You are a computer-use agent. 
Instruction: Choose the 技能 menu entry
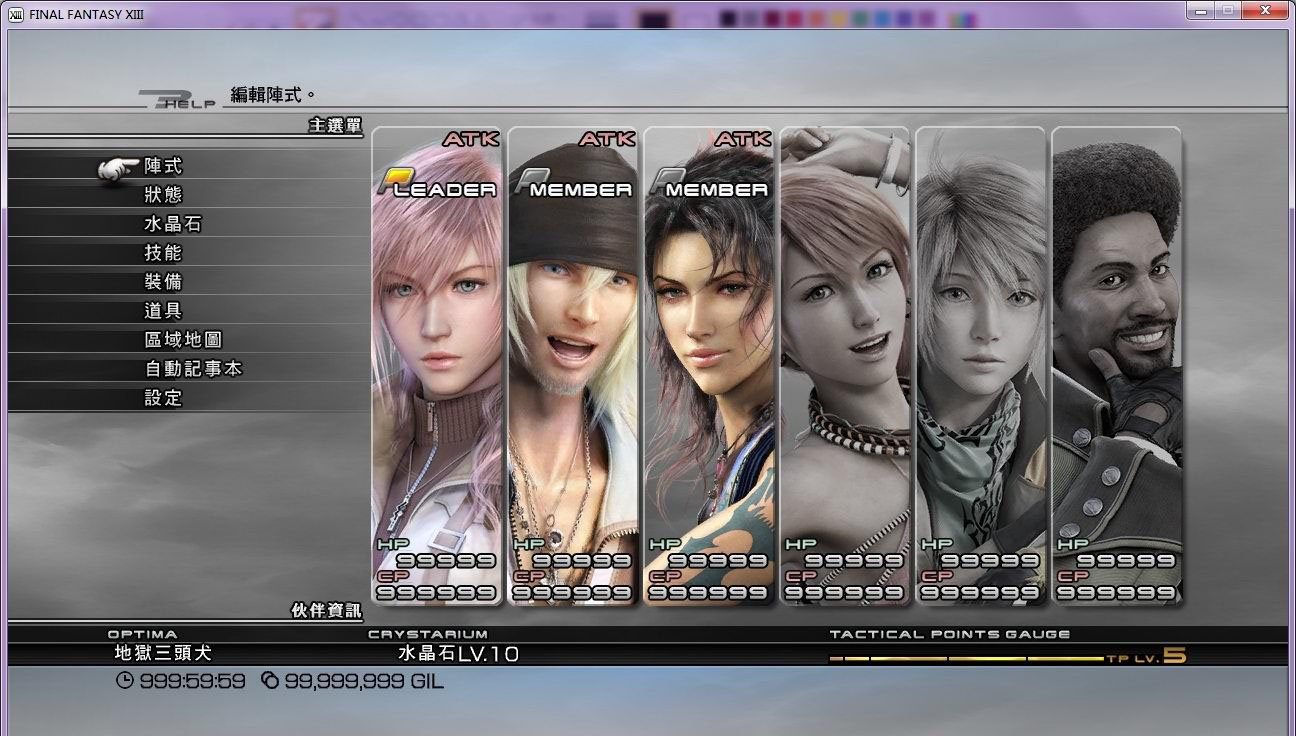(163, 253)
